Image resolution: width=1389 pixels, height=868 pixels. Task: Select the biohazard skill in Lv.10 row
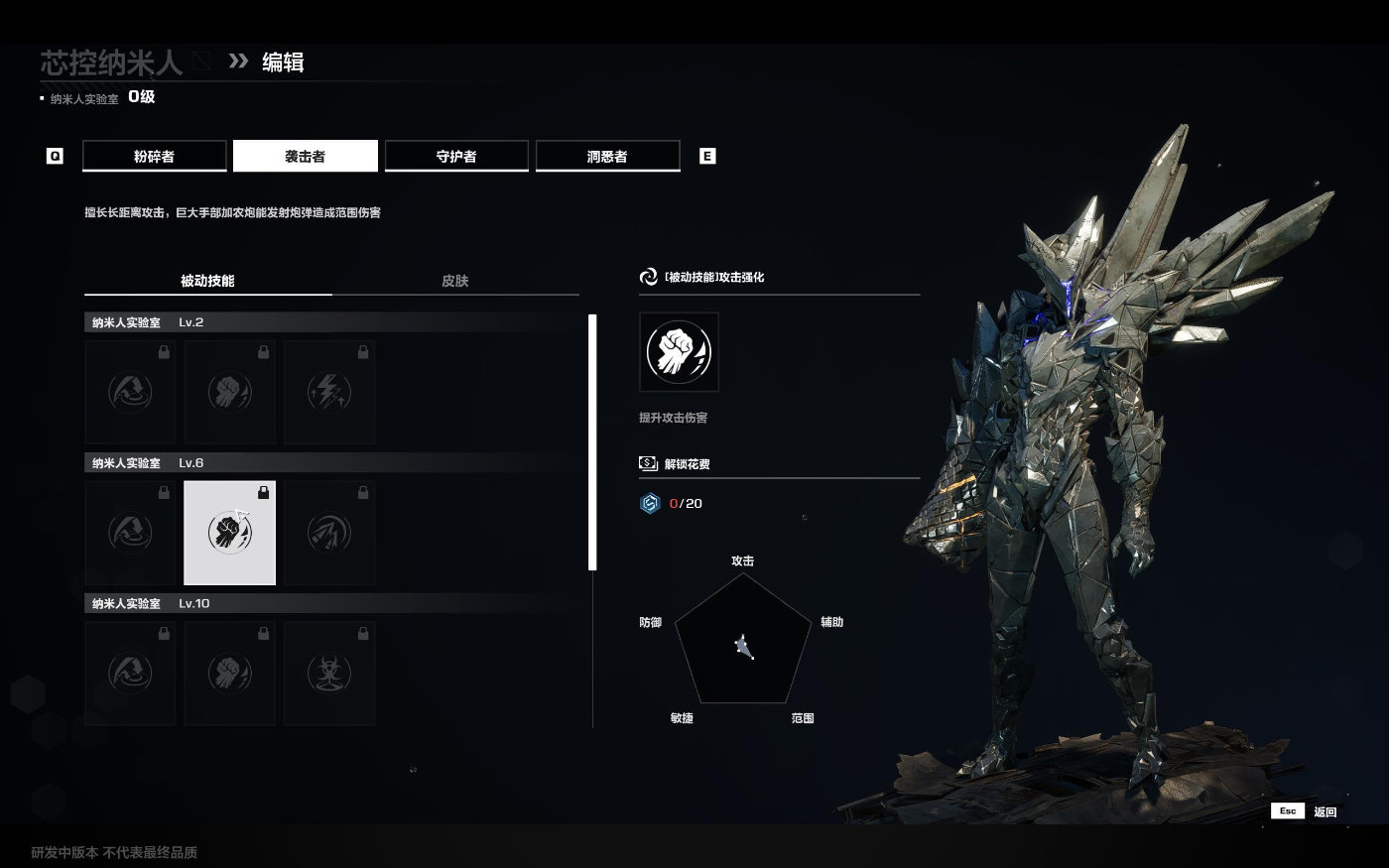click(329, 674)
